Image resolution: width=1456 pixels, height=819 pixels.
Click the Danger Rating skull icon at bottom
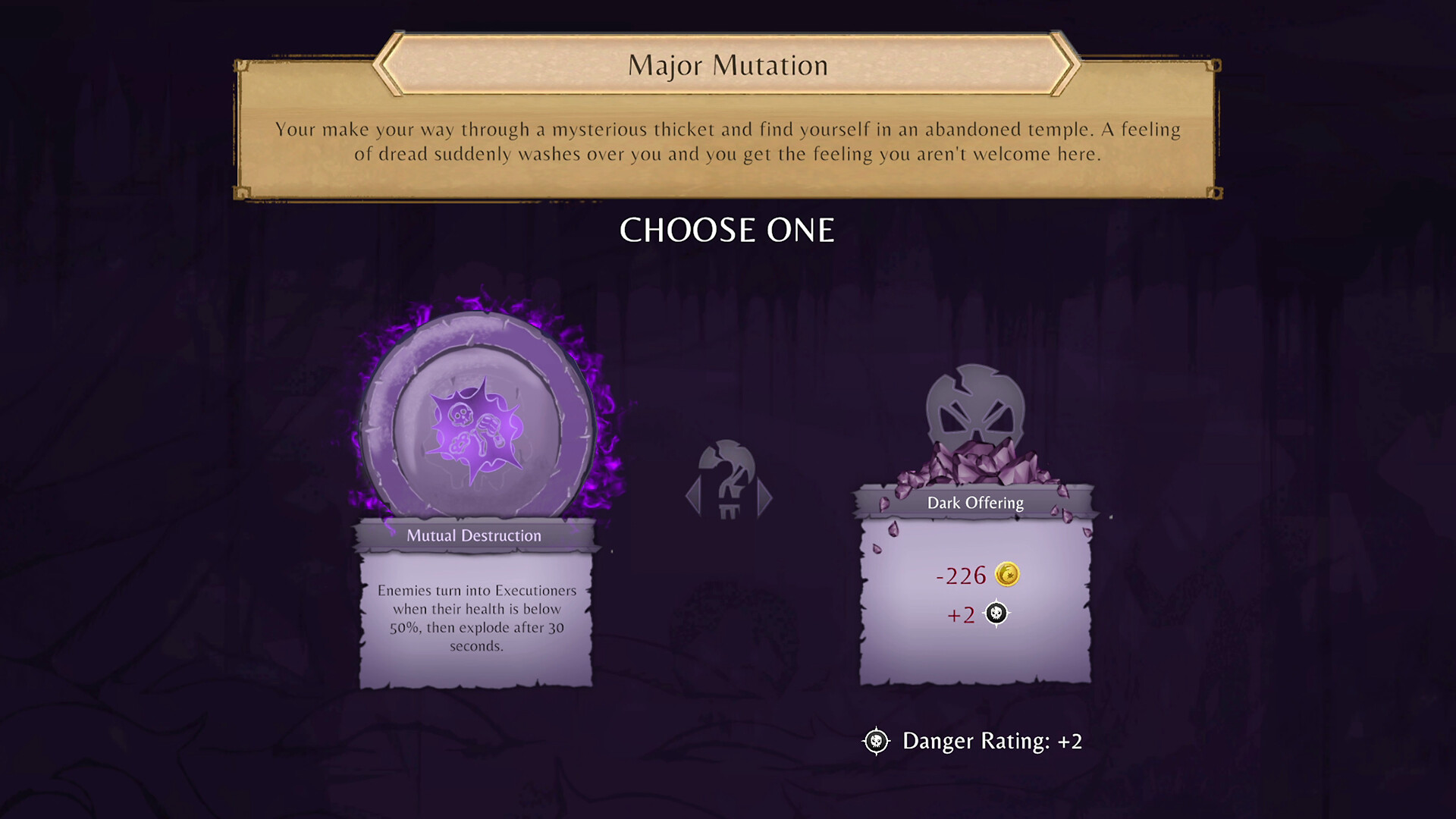(877, 741)
